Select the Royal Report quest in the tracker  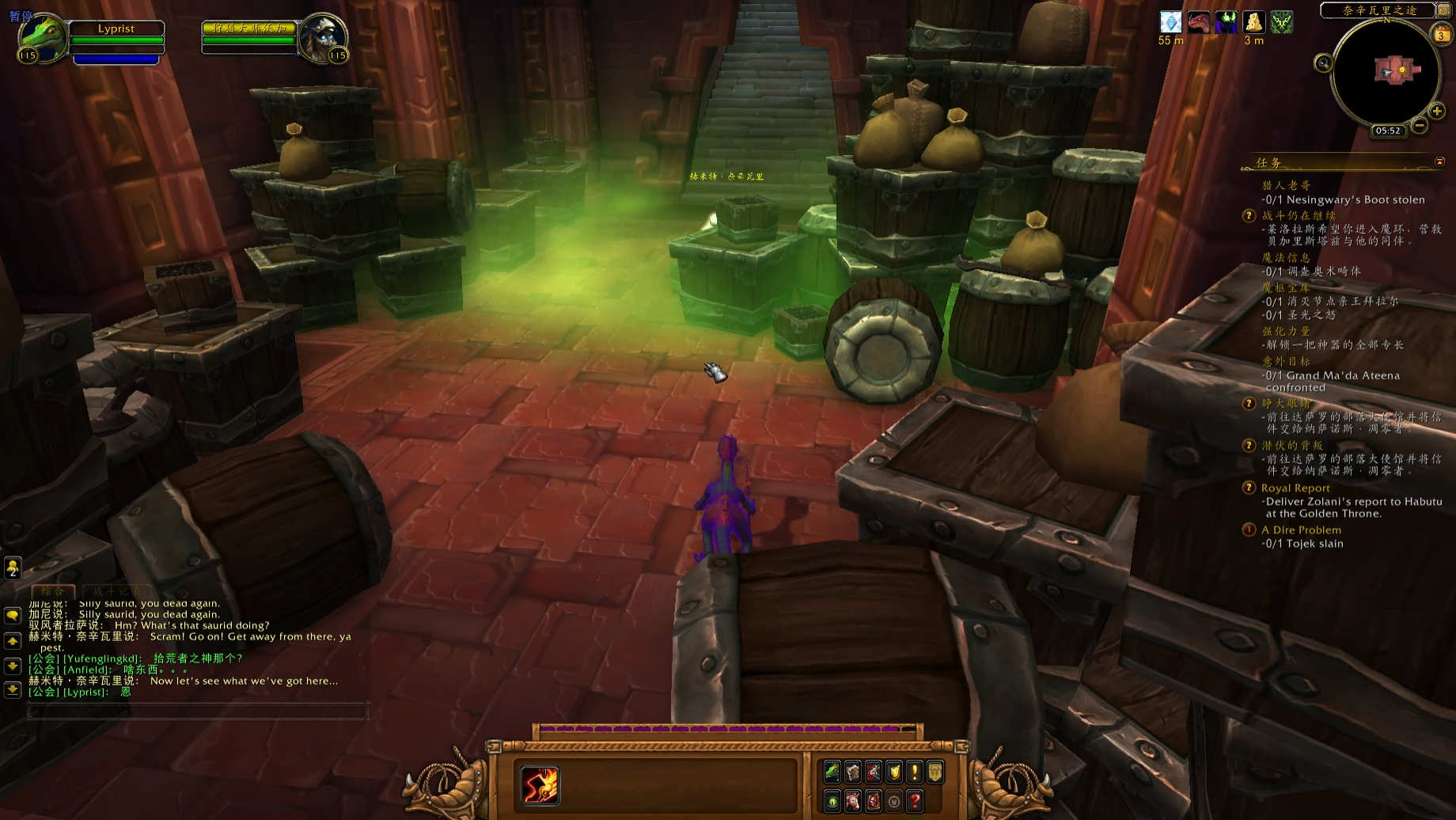point(1295,488)
